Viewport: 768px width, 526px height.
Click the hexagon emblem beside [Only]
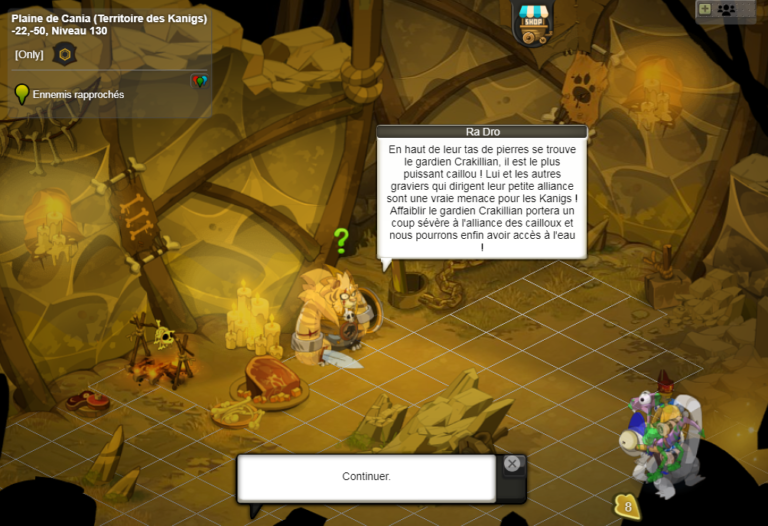pos(65,54)
